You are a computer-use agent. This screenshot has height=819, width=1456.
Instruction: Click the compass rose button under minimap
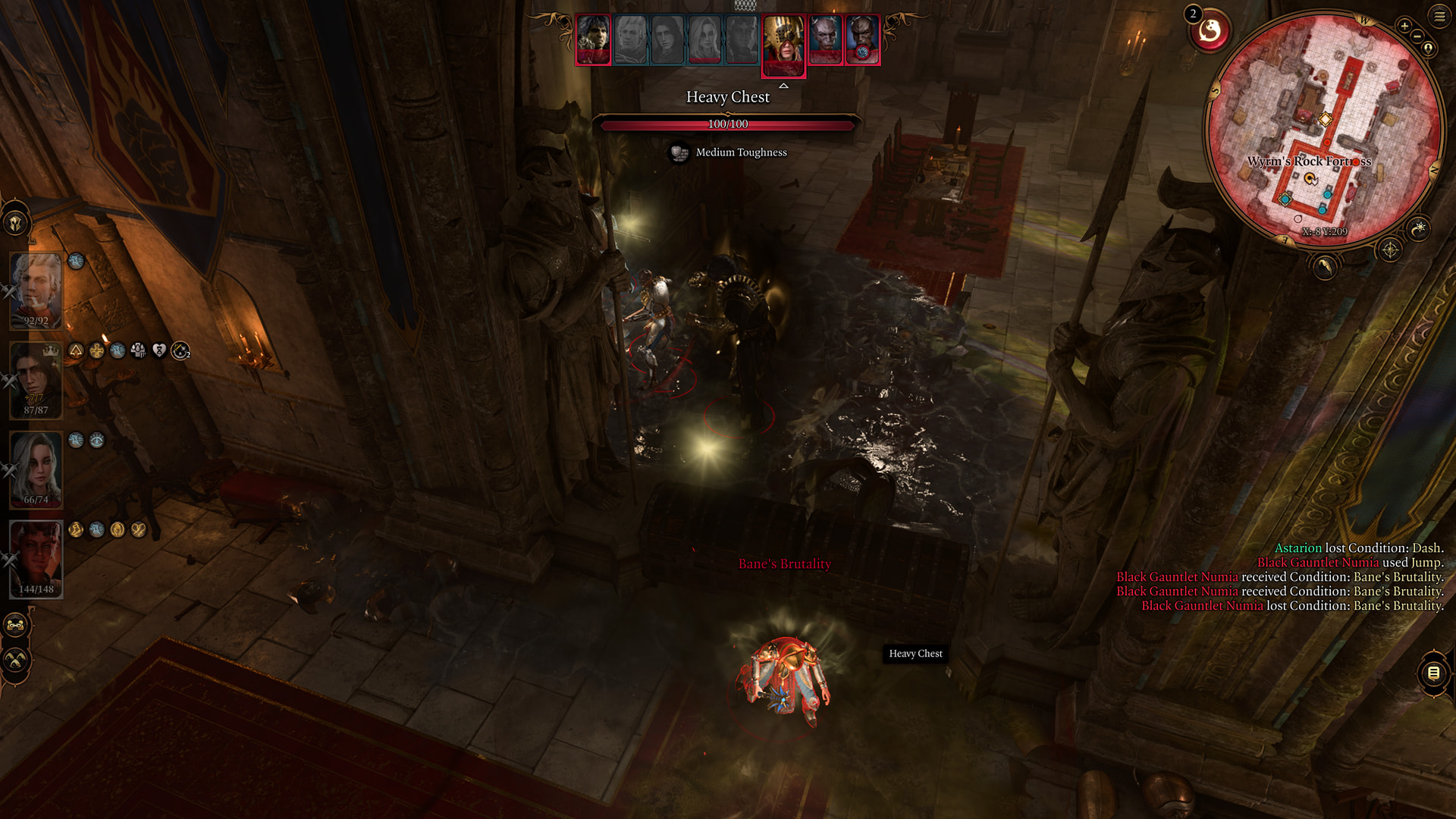click(x=1390, y=249)
